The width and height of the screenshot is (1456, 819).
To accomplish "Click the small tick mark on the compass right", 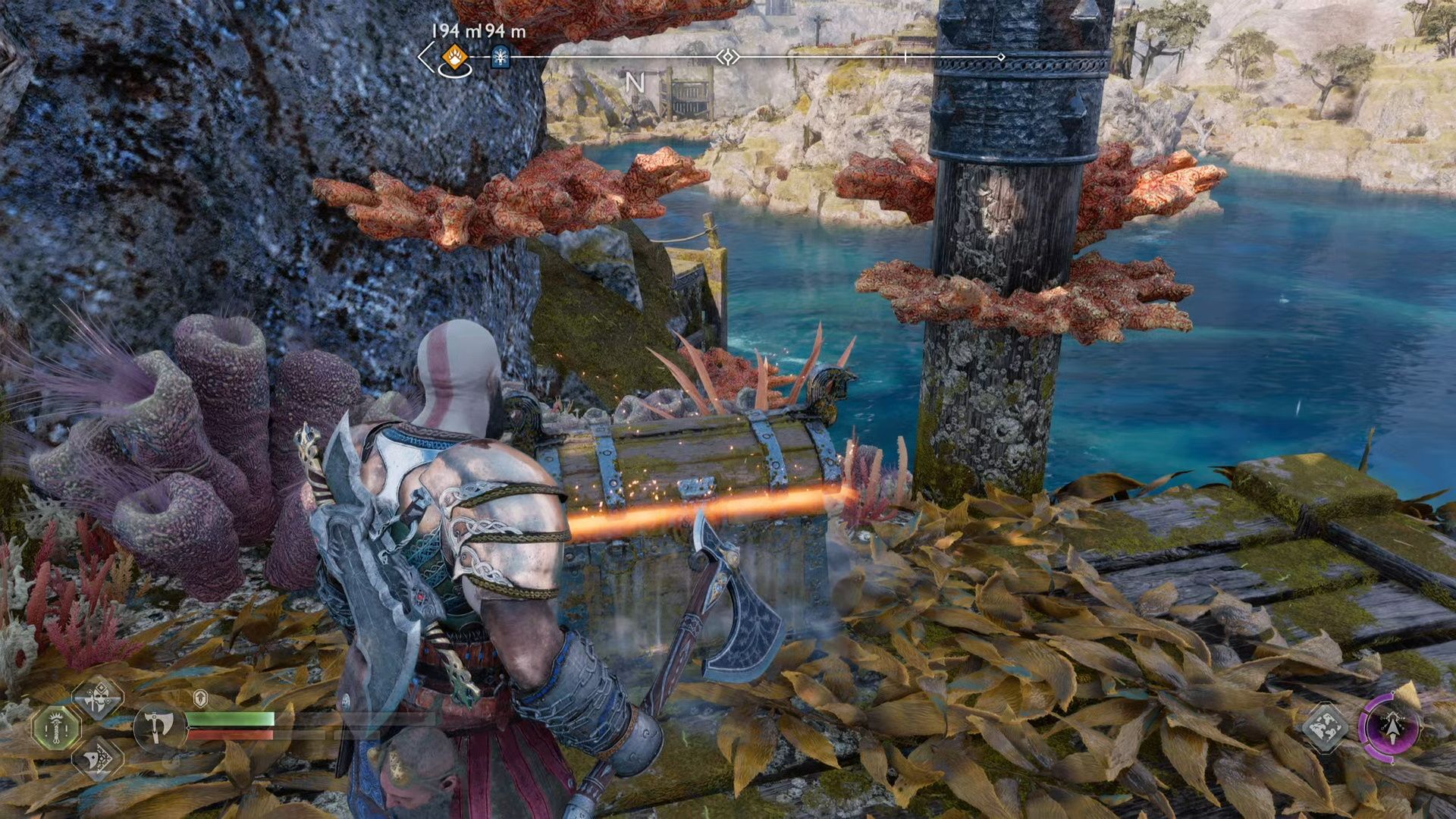I will tap(905, 55).
